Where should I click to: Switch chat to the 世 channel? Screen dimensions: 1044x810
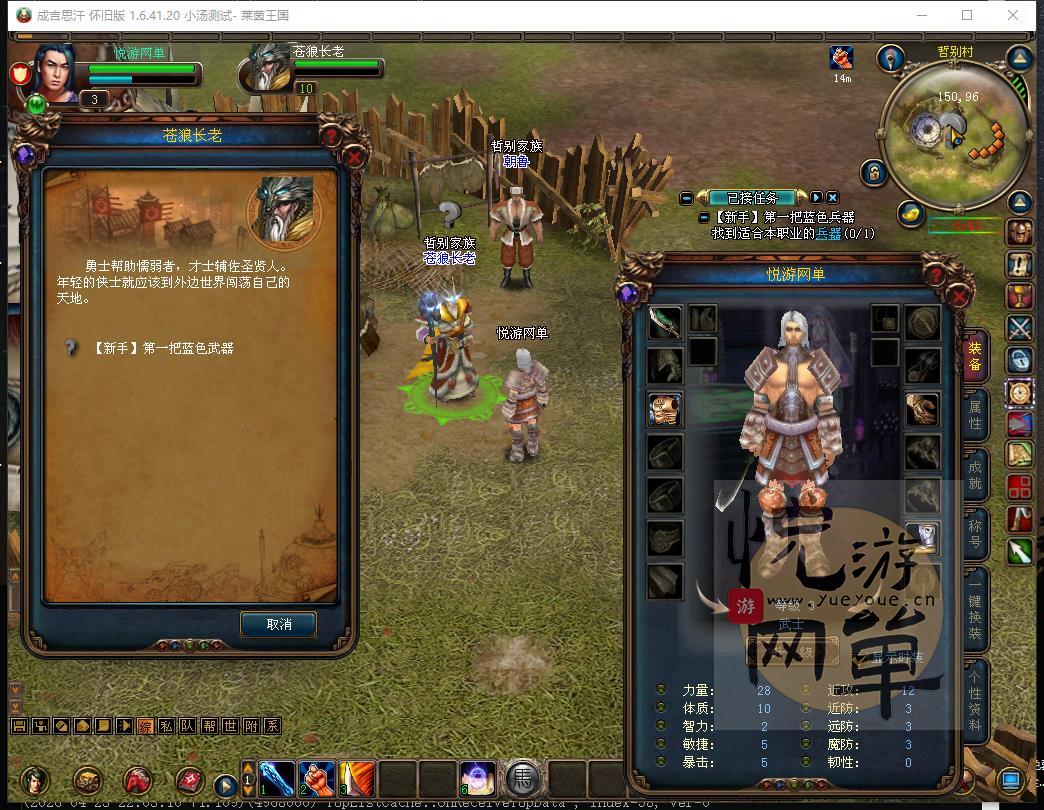pos(229,726)
